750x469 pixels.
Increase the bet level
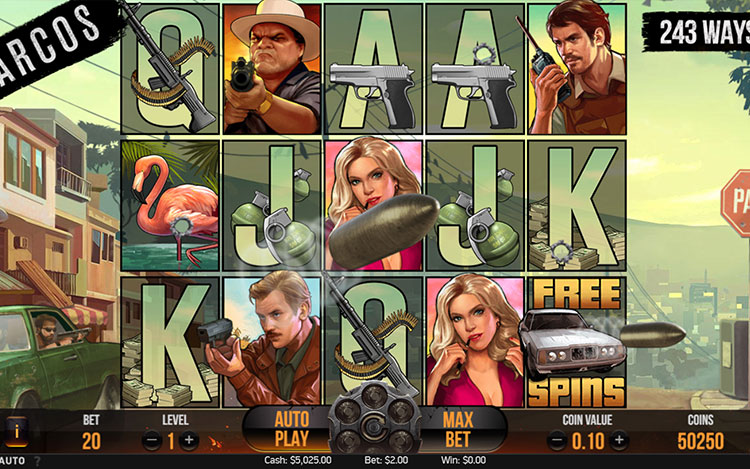(189, 440)
